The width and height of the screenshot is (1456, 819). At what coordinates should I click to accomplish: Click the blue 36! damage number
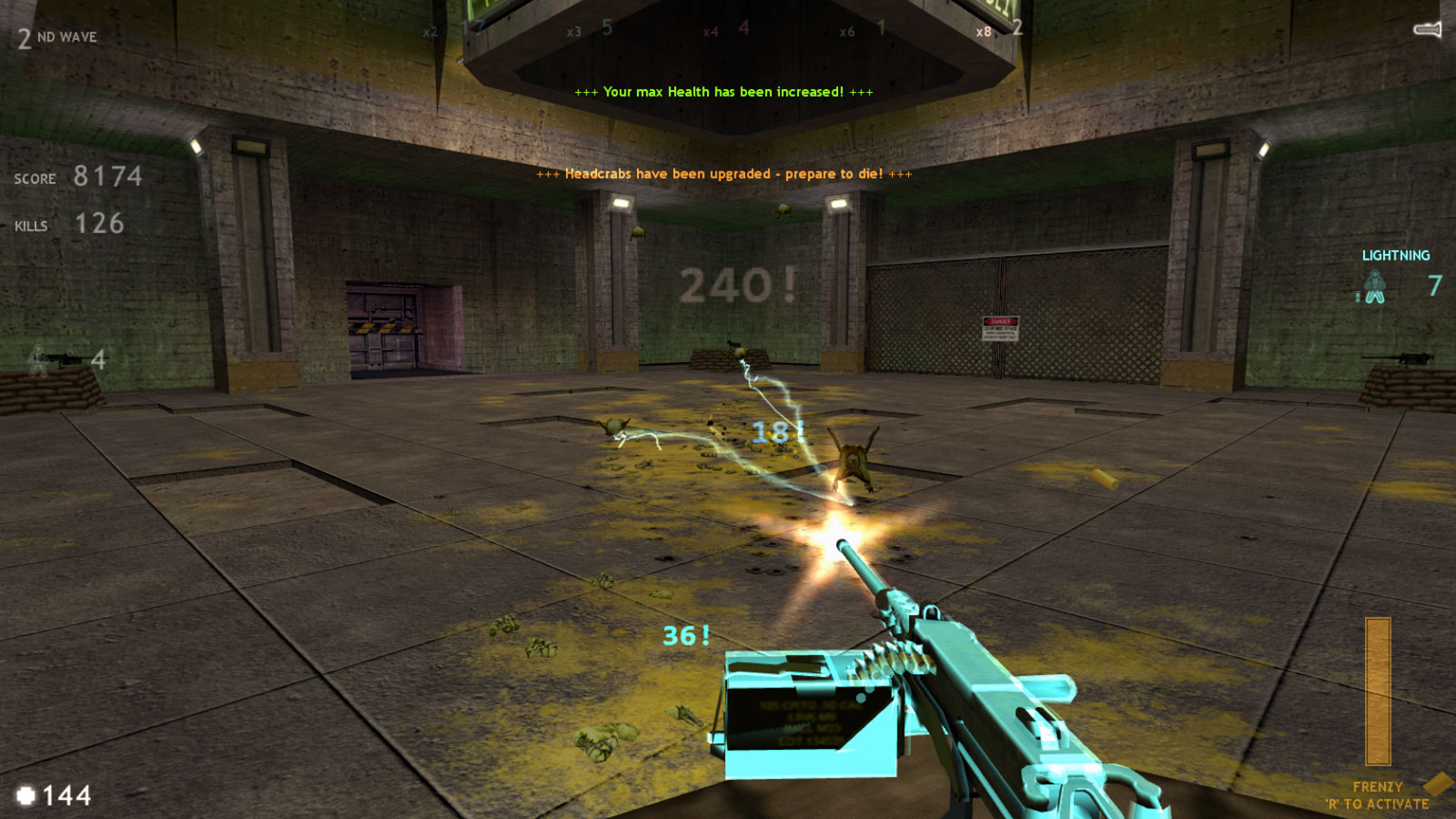click(683, 637)
